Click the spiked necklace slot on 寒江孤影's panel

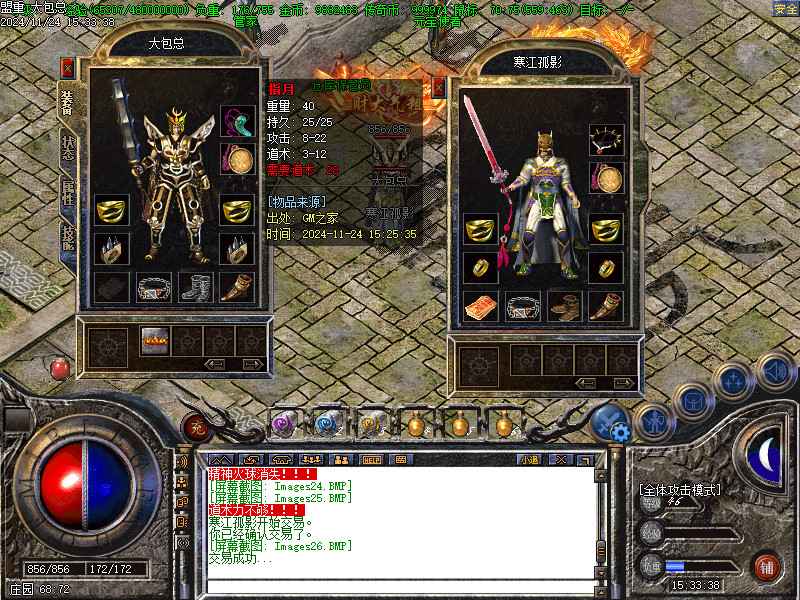[x=606, y=140]
